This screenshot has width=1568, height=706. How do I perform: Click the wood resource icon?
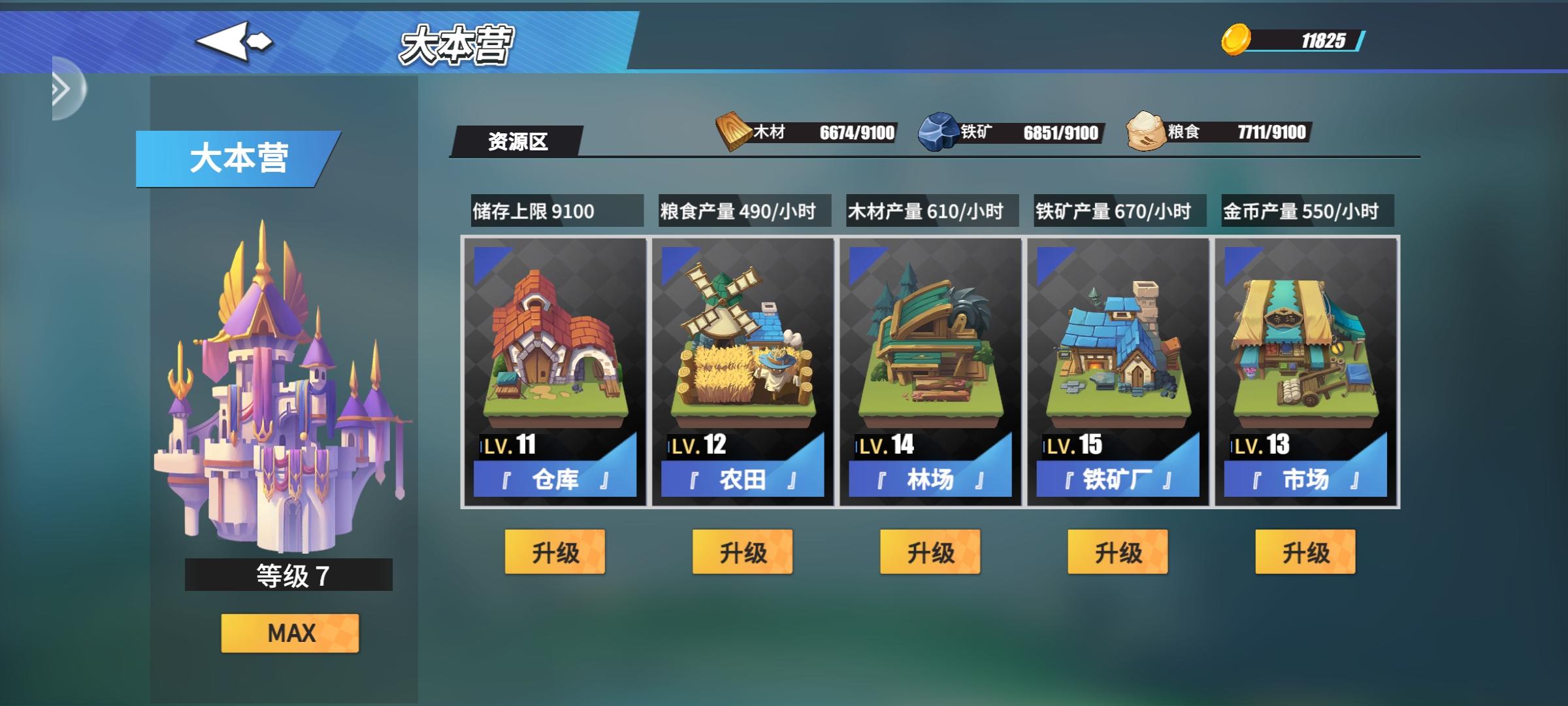733,130
